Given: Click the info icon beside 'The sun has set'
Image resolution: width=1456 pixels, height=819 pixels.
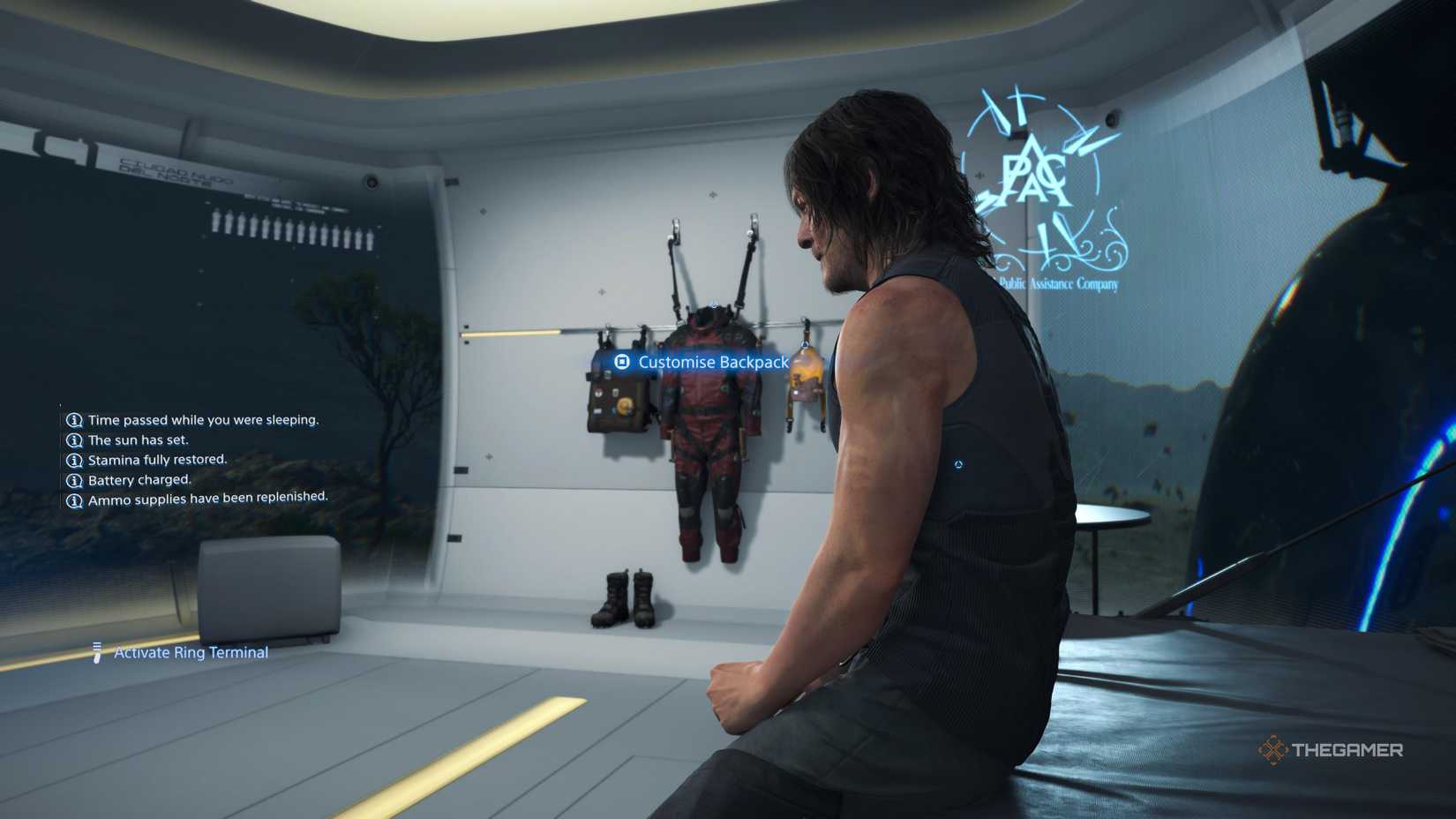Looking at the screenshot, I should click(x=73, y=440).
